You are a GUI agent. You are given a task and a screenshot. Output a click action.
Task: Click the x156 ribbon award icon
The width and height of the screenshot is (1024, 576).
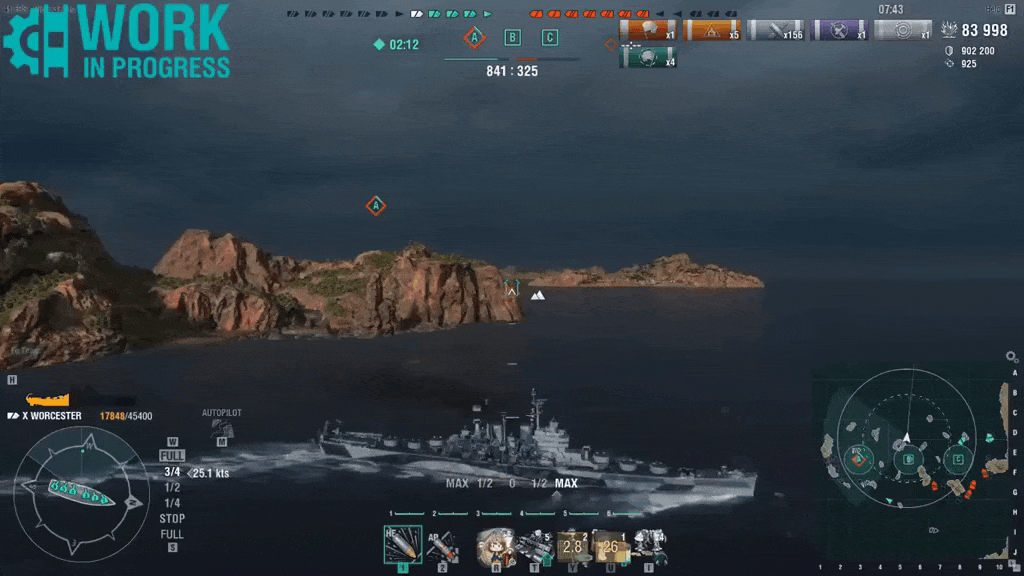click(x=775, y=30)
